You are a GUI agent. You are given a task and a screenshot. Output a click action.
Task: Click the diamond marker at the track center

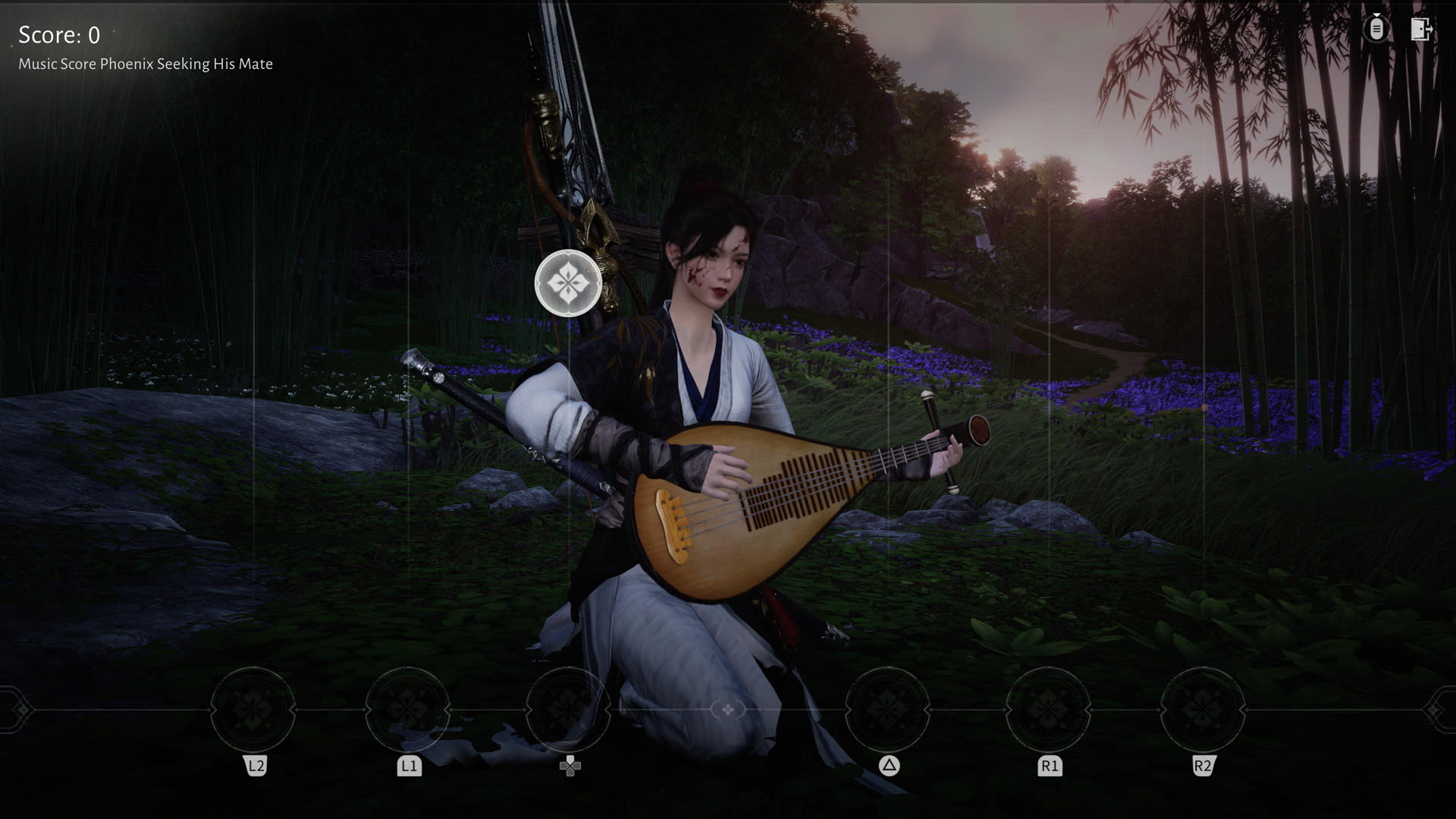(728, 711)
